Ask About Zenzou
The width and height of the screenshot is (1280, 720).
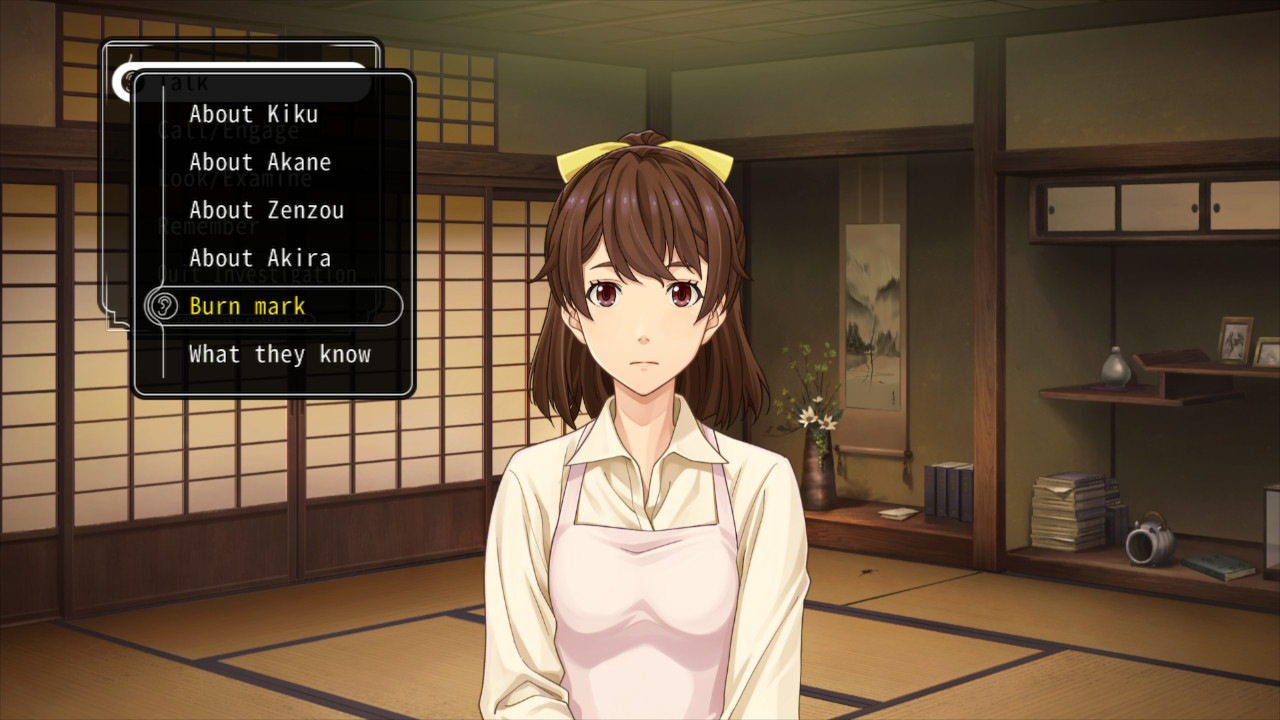[265, 210]
